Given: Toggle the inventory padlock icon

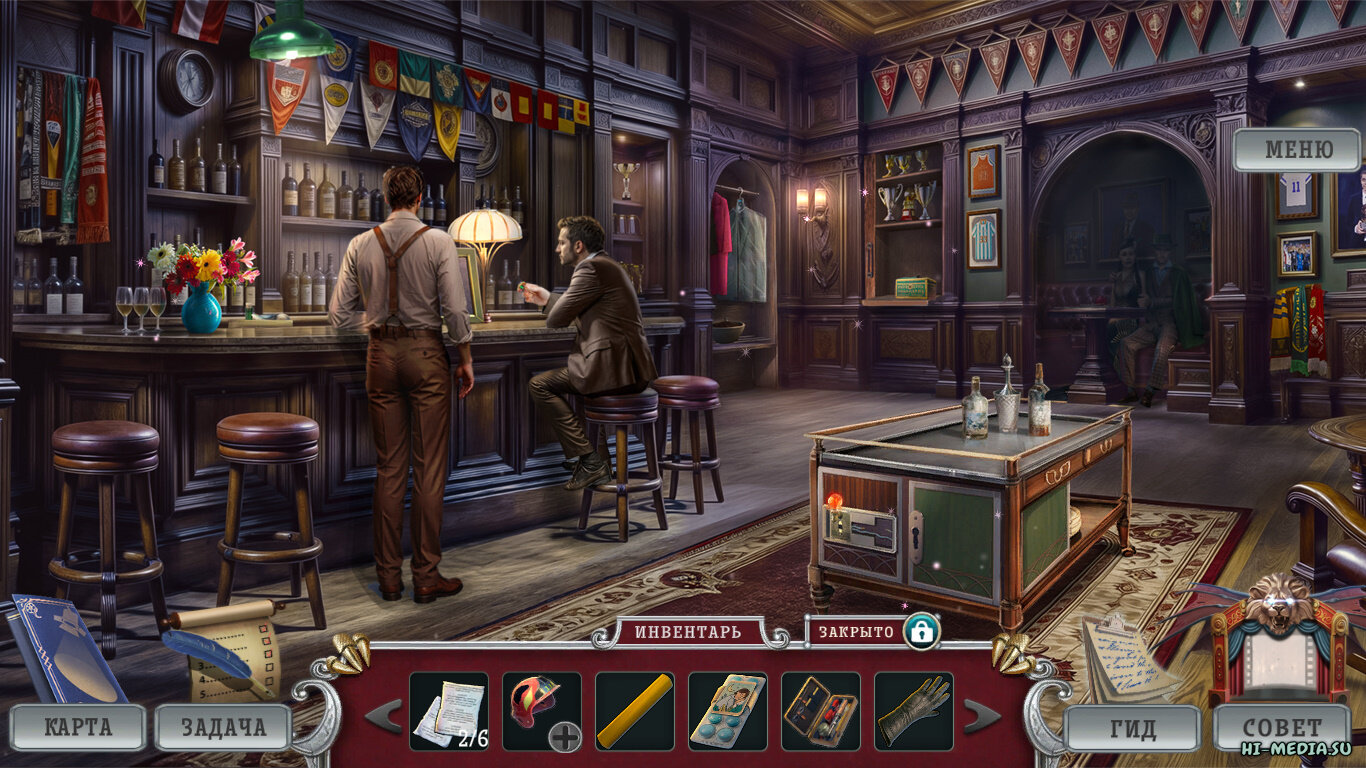Looking at the screenshot, I should pos(920,632).
